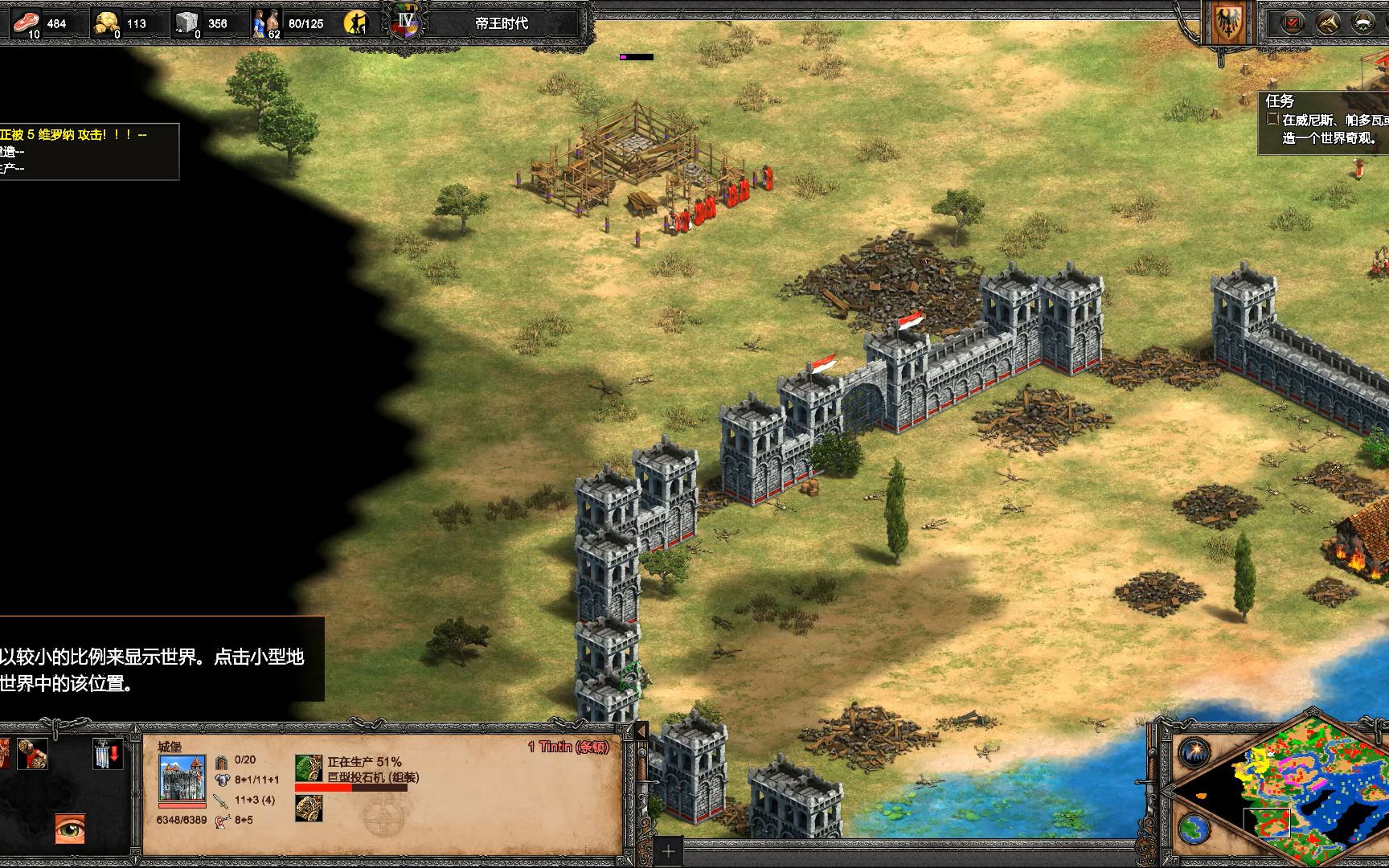This screenshot has width=1389, height=868.
Task: Open the objectives checklist button
Action: (x=1293, y=23)
